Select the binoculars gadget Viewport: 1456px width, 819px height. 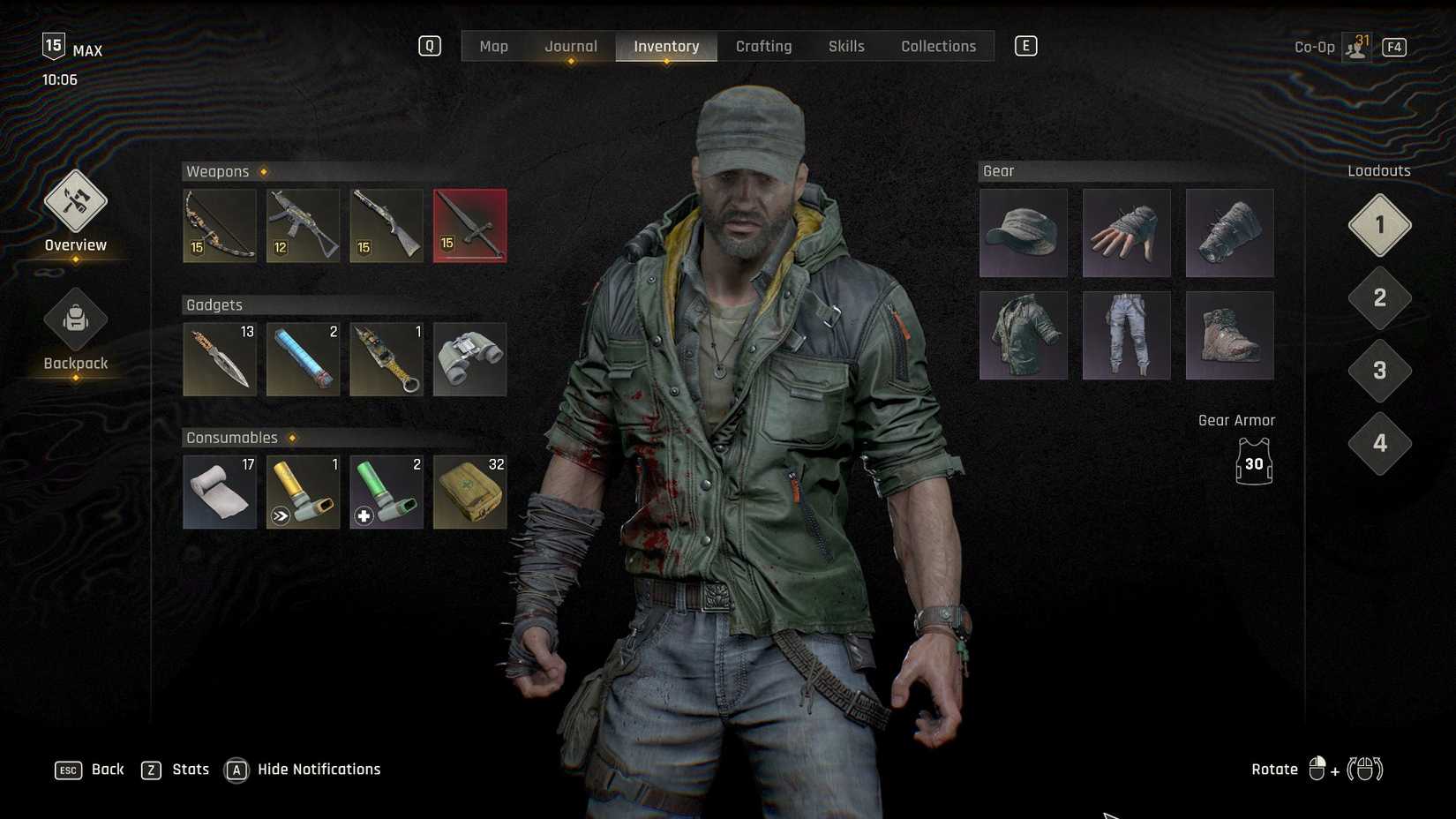click(469, 359)
